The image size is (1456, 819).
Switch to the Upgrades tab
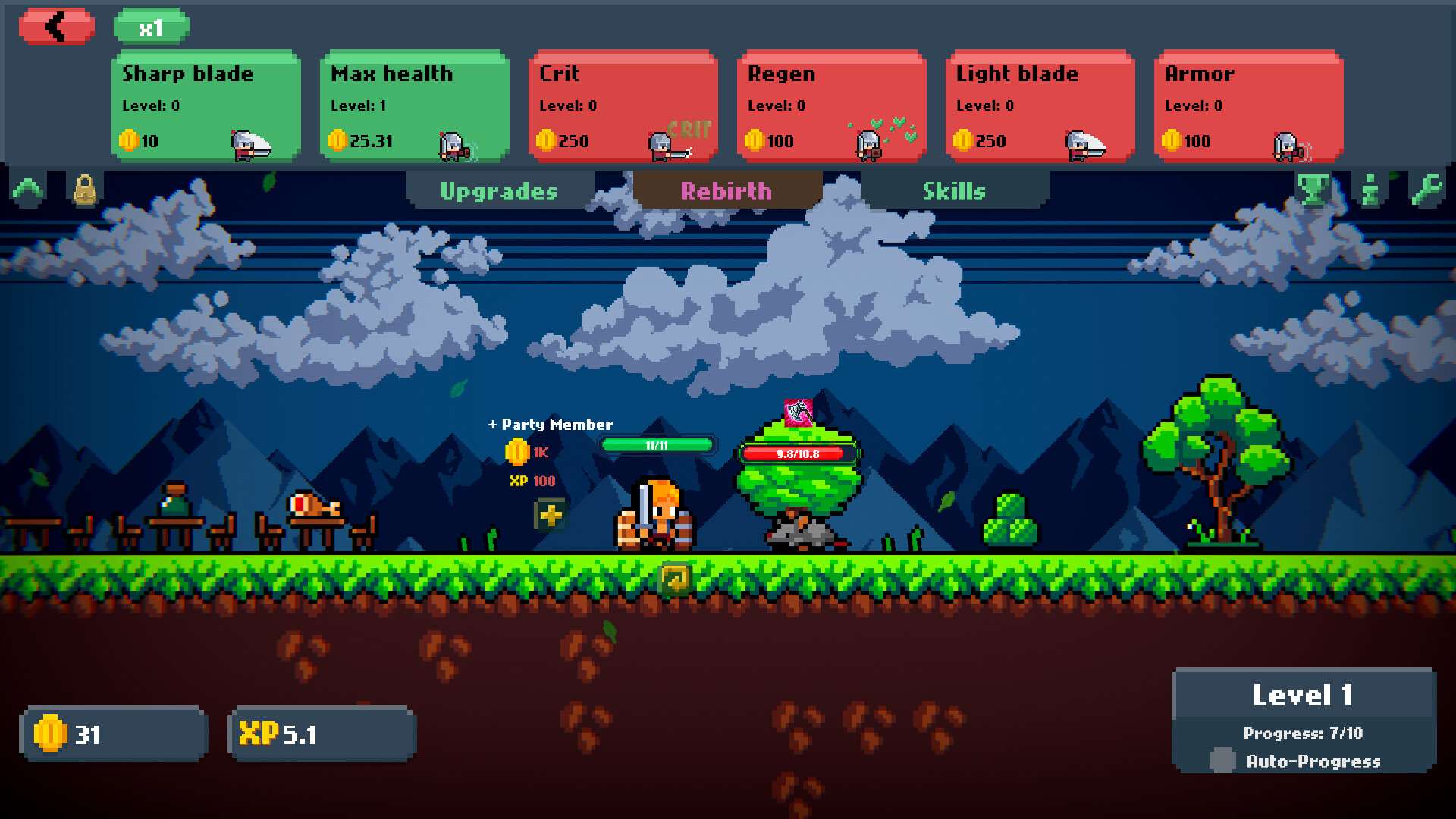499,191
